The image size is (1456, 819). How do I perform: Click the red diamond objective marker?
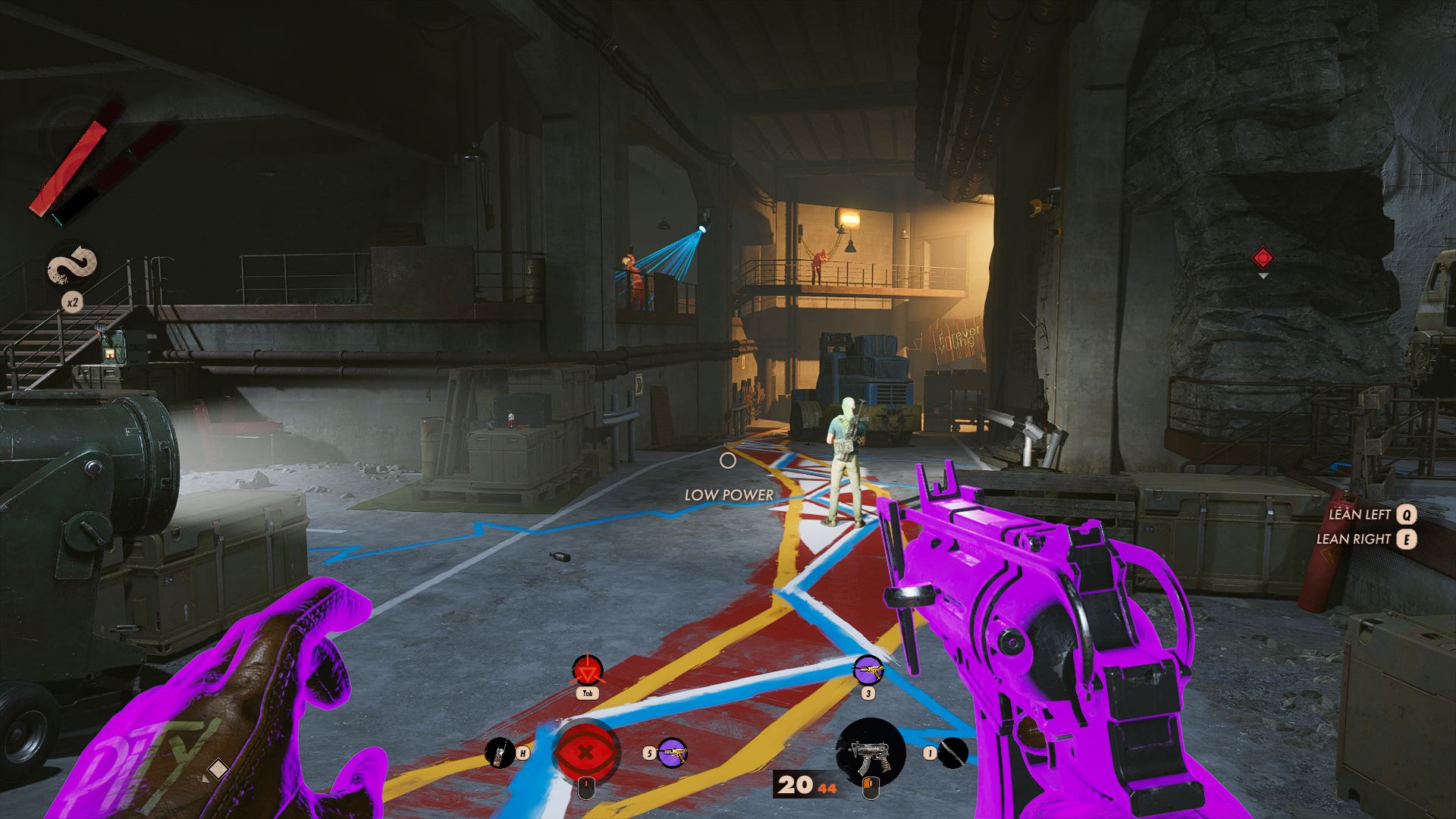[1263, 259]
